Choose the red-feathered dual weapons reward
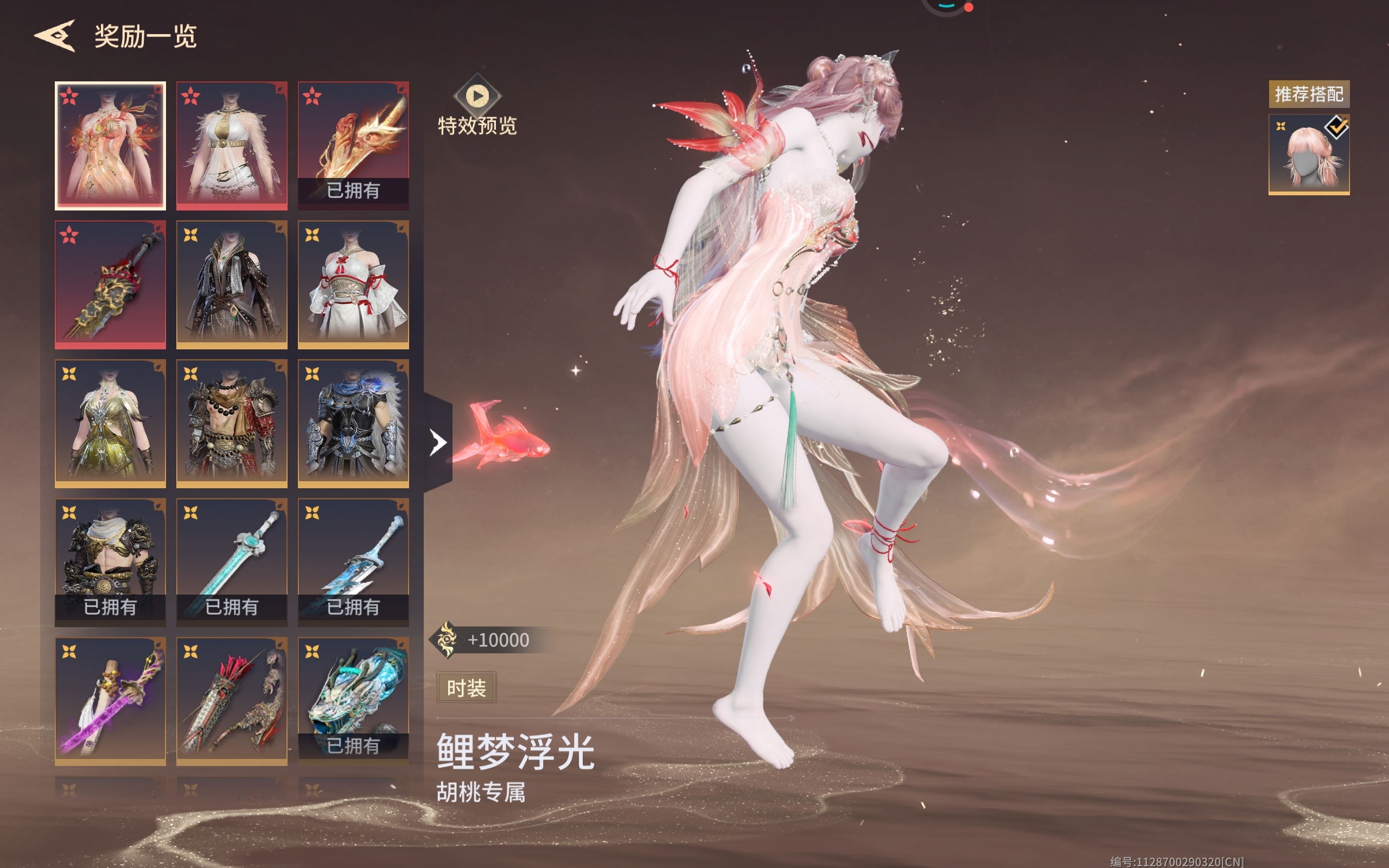This screenshot has width=1389, height=868. tap(232, 701)
